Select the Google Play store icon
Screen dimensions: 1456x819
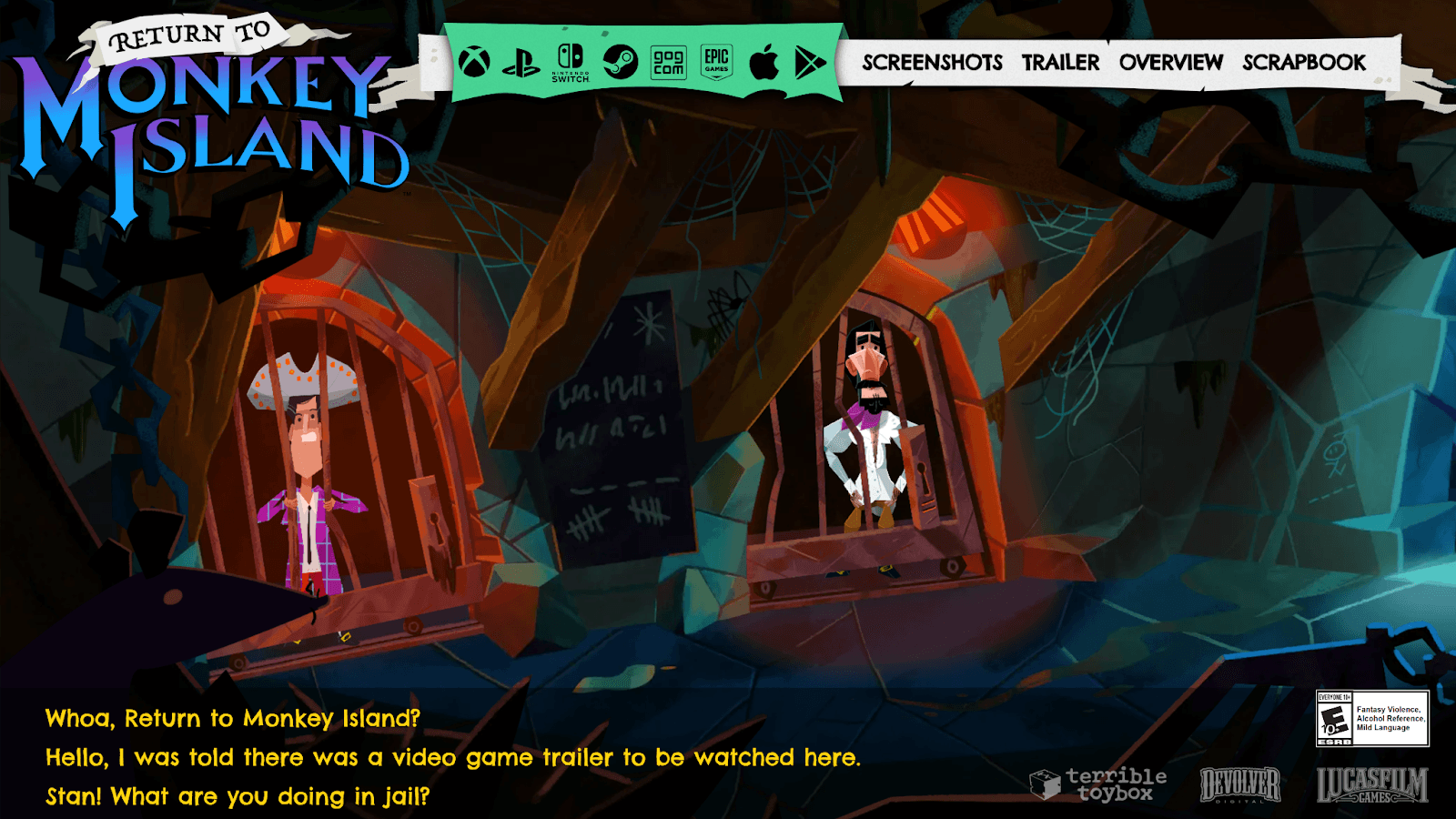[x=811, y=60]
